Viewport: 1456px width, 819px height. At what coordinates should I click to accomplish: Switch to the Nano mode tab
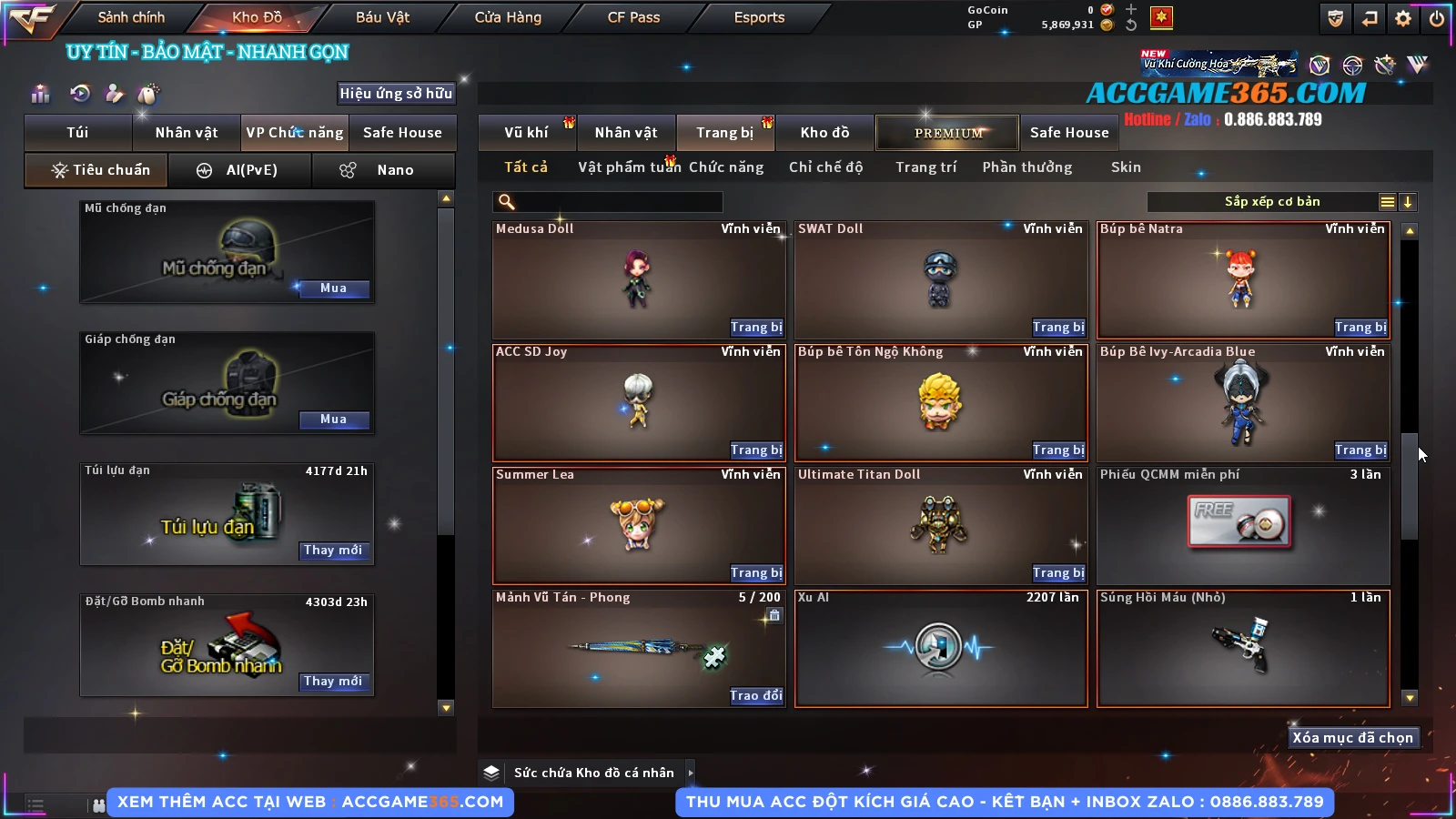click(384, 170)
